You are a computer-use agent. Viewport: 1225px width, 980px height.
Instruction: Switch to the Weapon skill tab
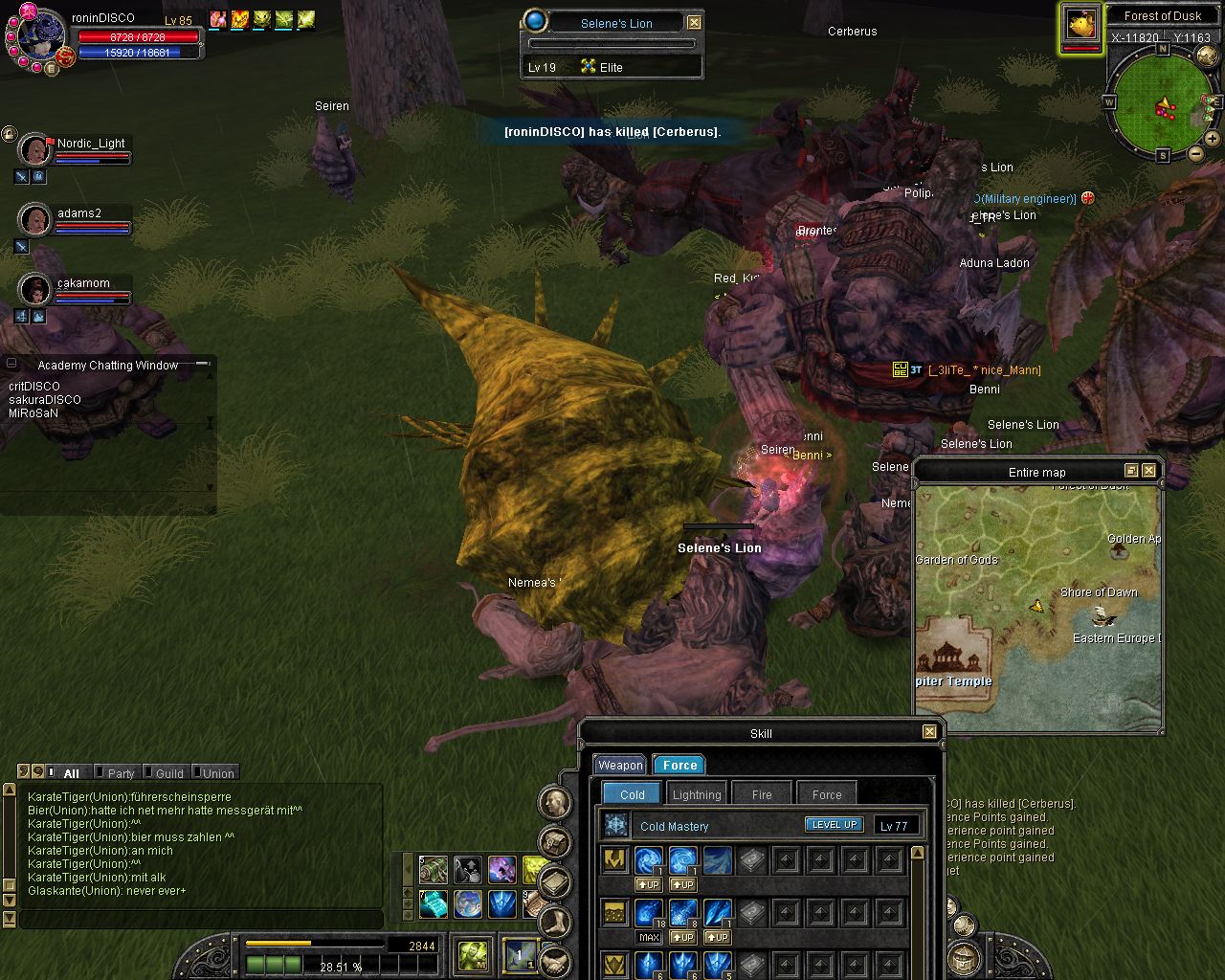click(620, 765)
